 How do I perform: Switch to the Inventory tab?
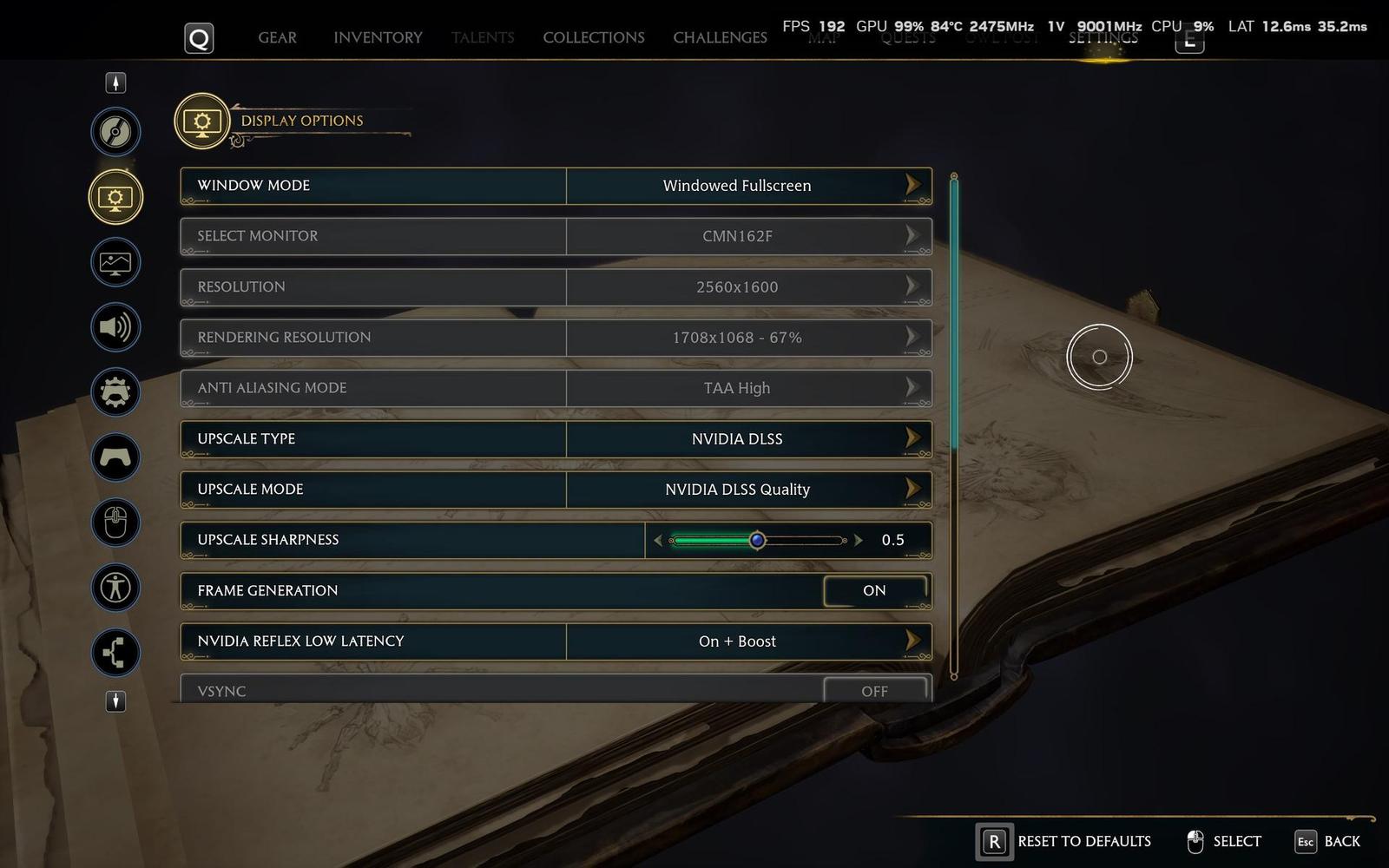[377, 37]
